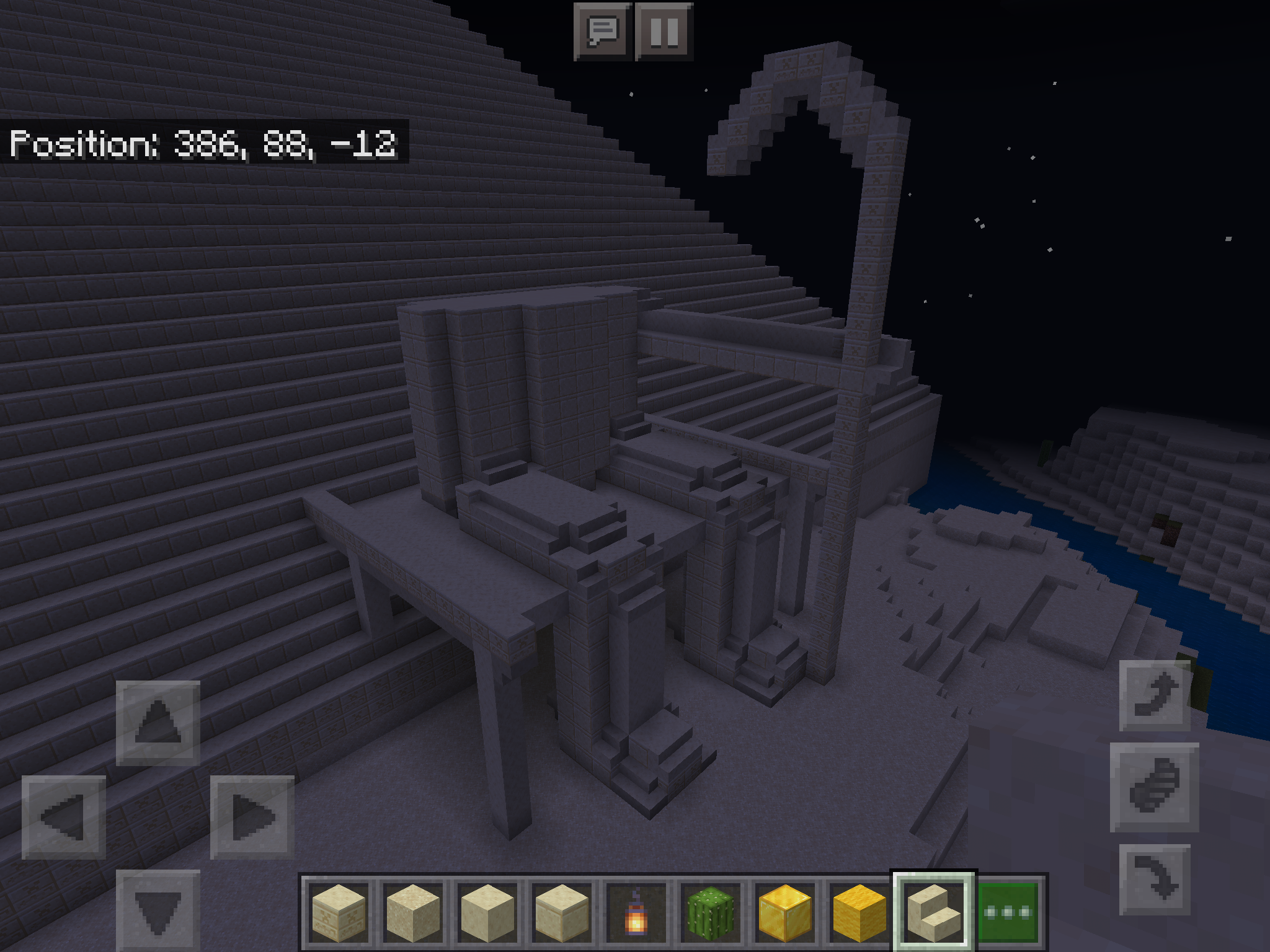The image size is (1270, 952).
Task: Select the cut sandstone block slot
Action: (x=562, y=911)
